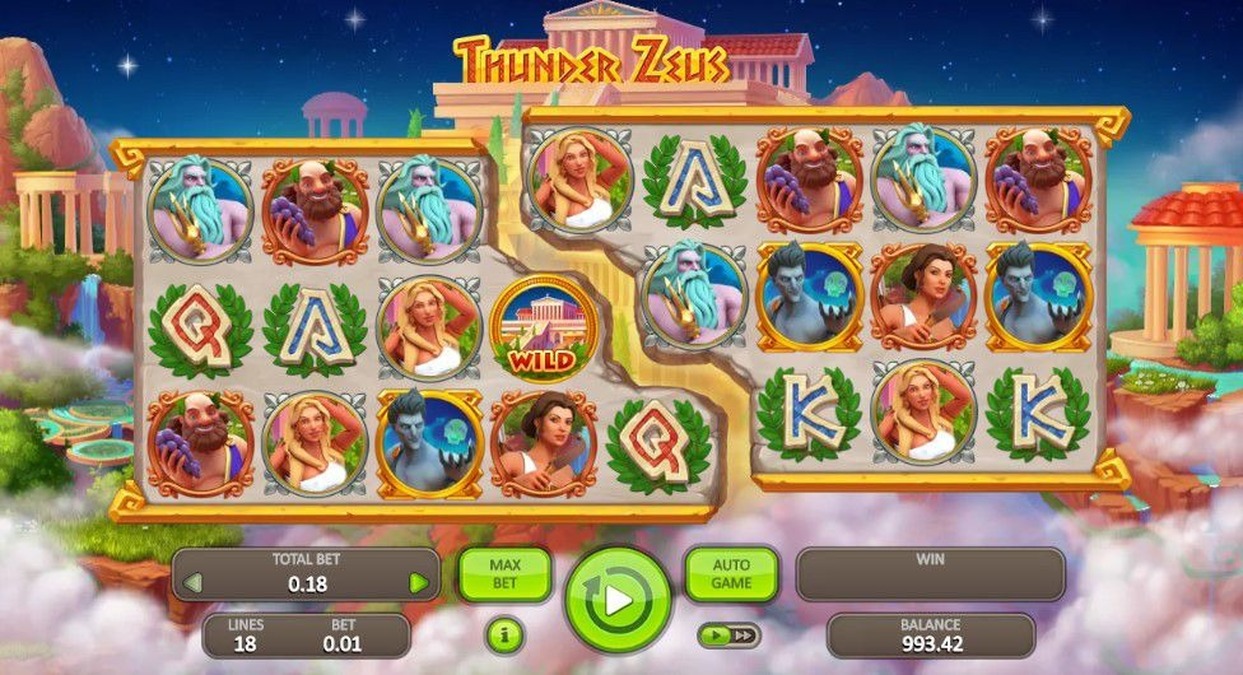This screenshot has width=1243, height=675.
Task: Increase total bet with right arrow
Action: pos(419,583)
